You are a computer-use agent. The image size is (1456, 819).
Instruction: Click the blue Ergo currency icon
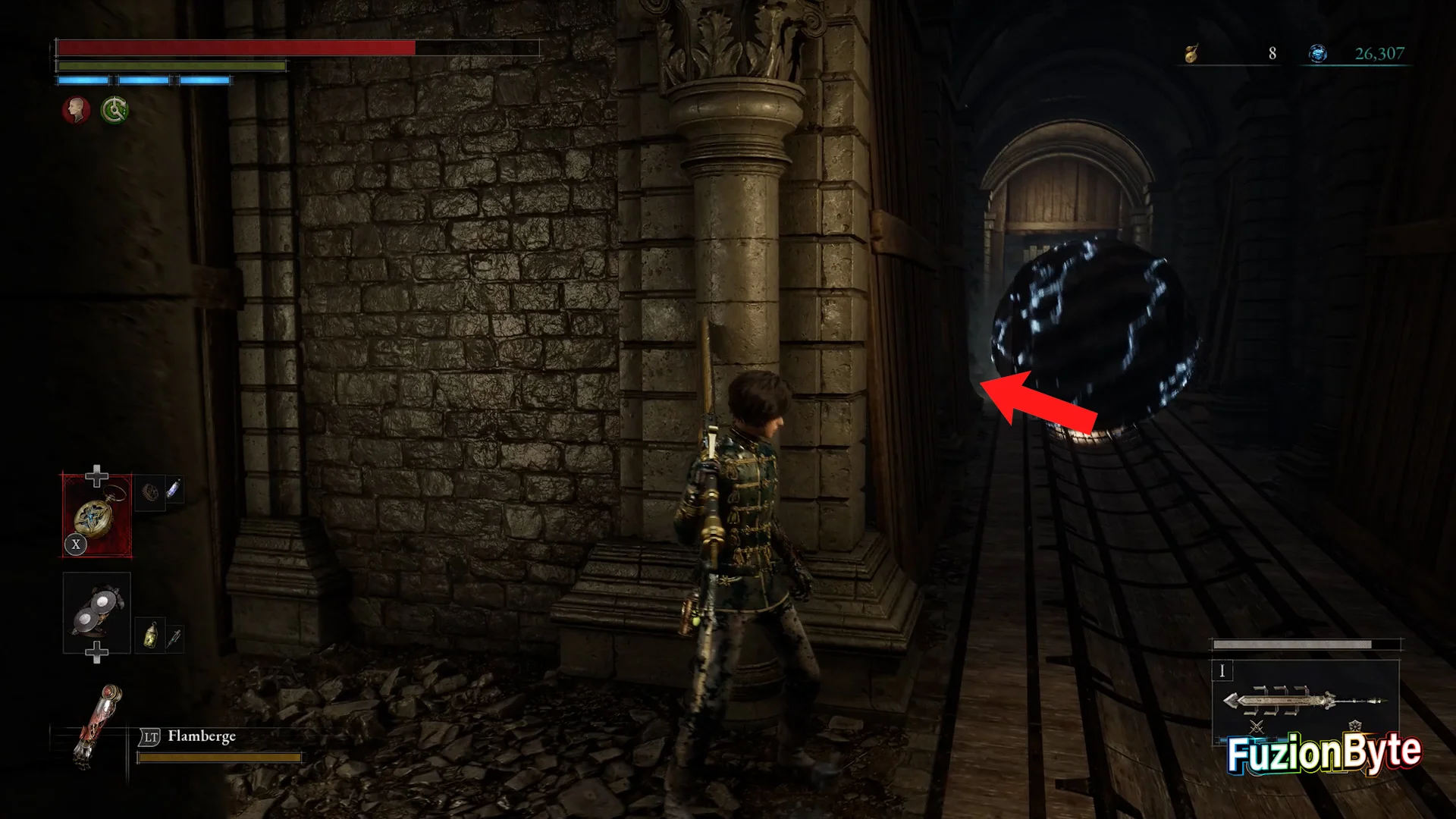click(x=1318, y=54)
